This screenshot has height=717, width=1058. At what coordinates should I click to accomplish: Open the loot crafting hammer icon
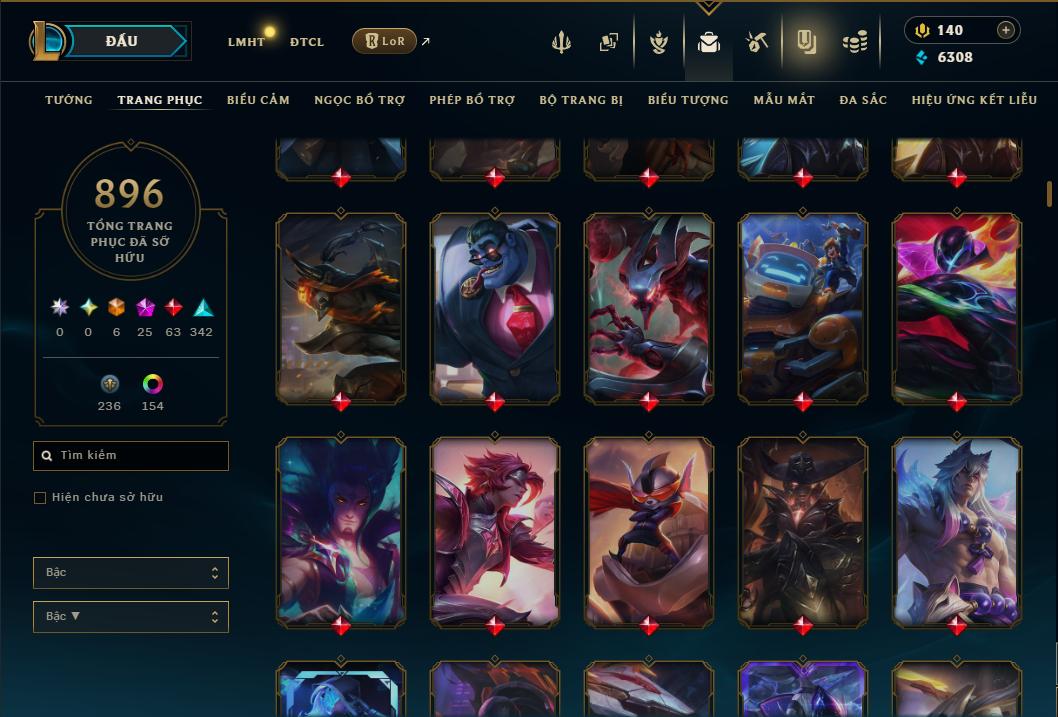(757, 42)
